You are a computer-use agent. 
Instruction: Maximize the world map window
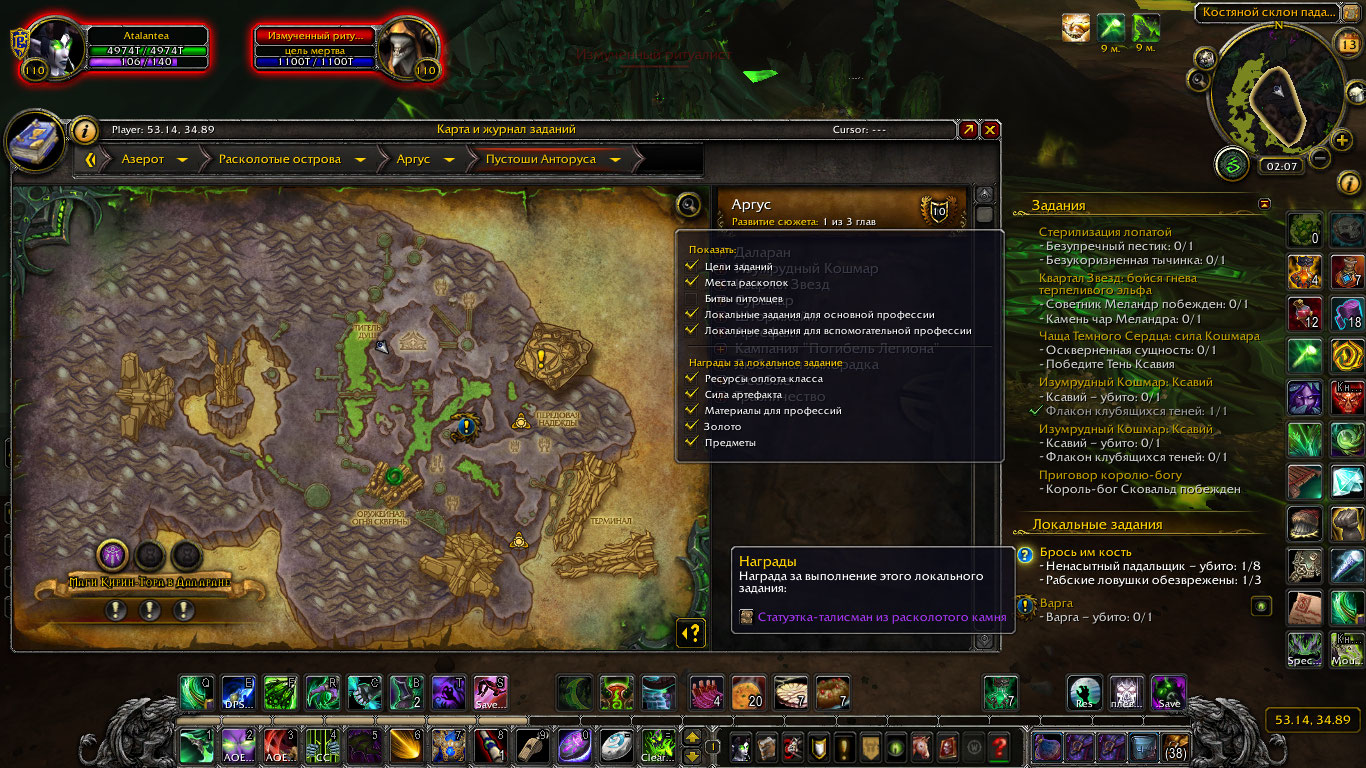click(968, 130)
